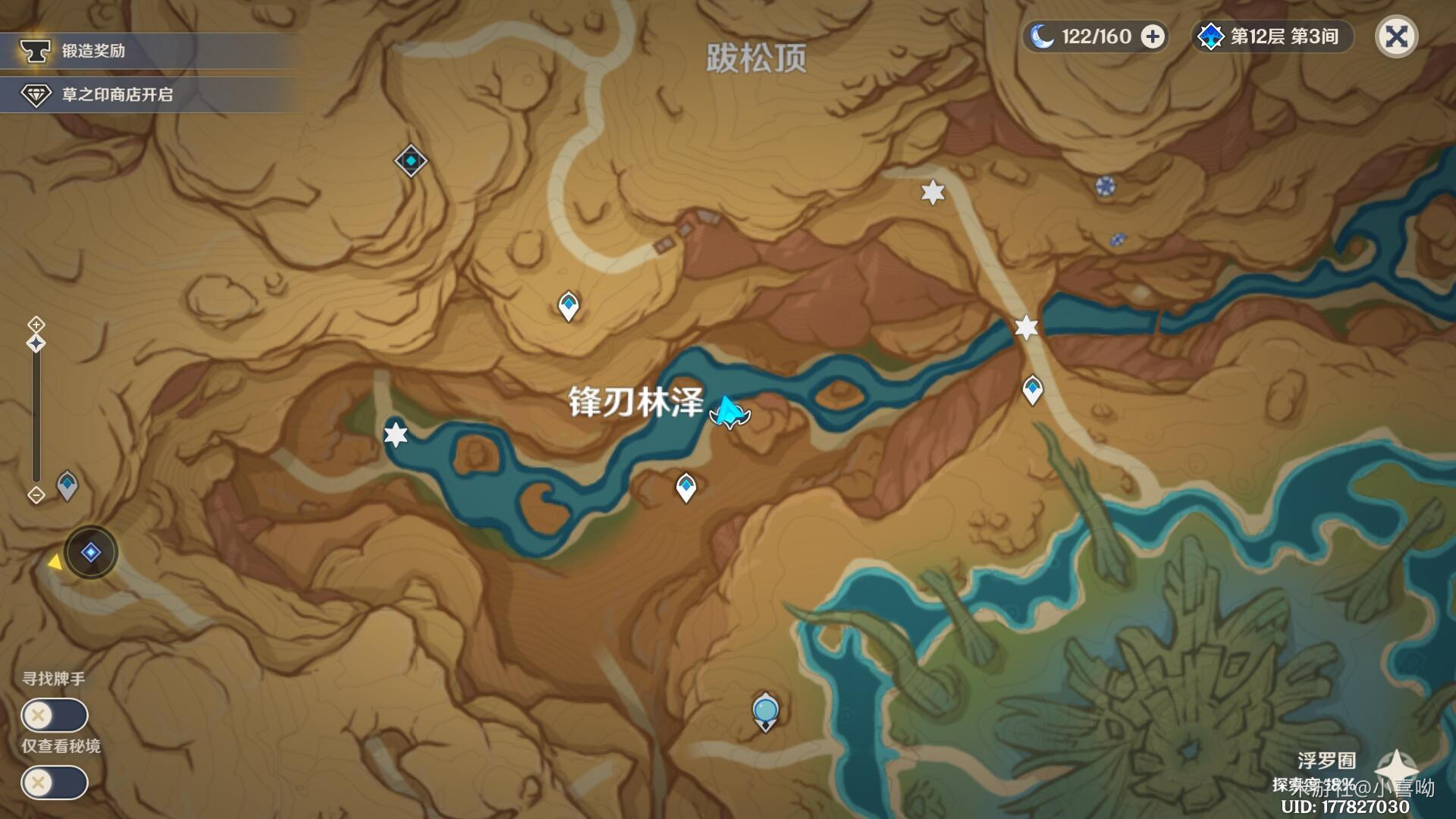Open the Spiral Abyss floor 12 shortcut
The width and height of the screenshot is (1456, 819).
(x=1272, y=36)
